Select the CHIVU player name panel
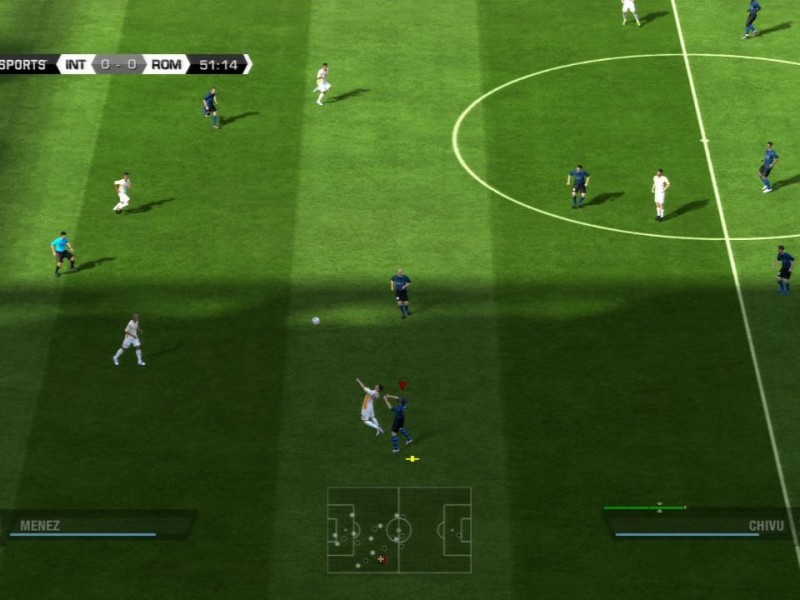Image resolution: width=800 pixels, height=600 pixels. pos(700,524)
